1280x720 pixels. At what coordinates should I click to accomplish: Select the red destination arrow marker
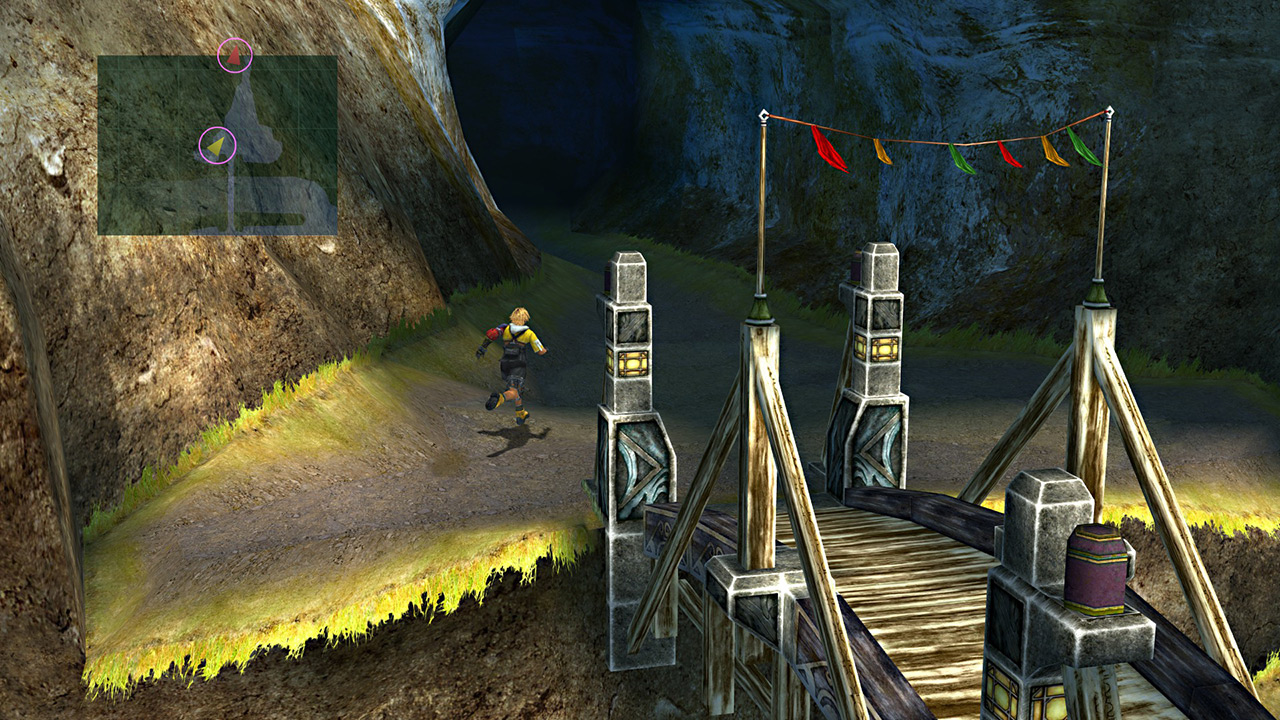[x=234, y=56]
